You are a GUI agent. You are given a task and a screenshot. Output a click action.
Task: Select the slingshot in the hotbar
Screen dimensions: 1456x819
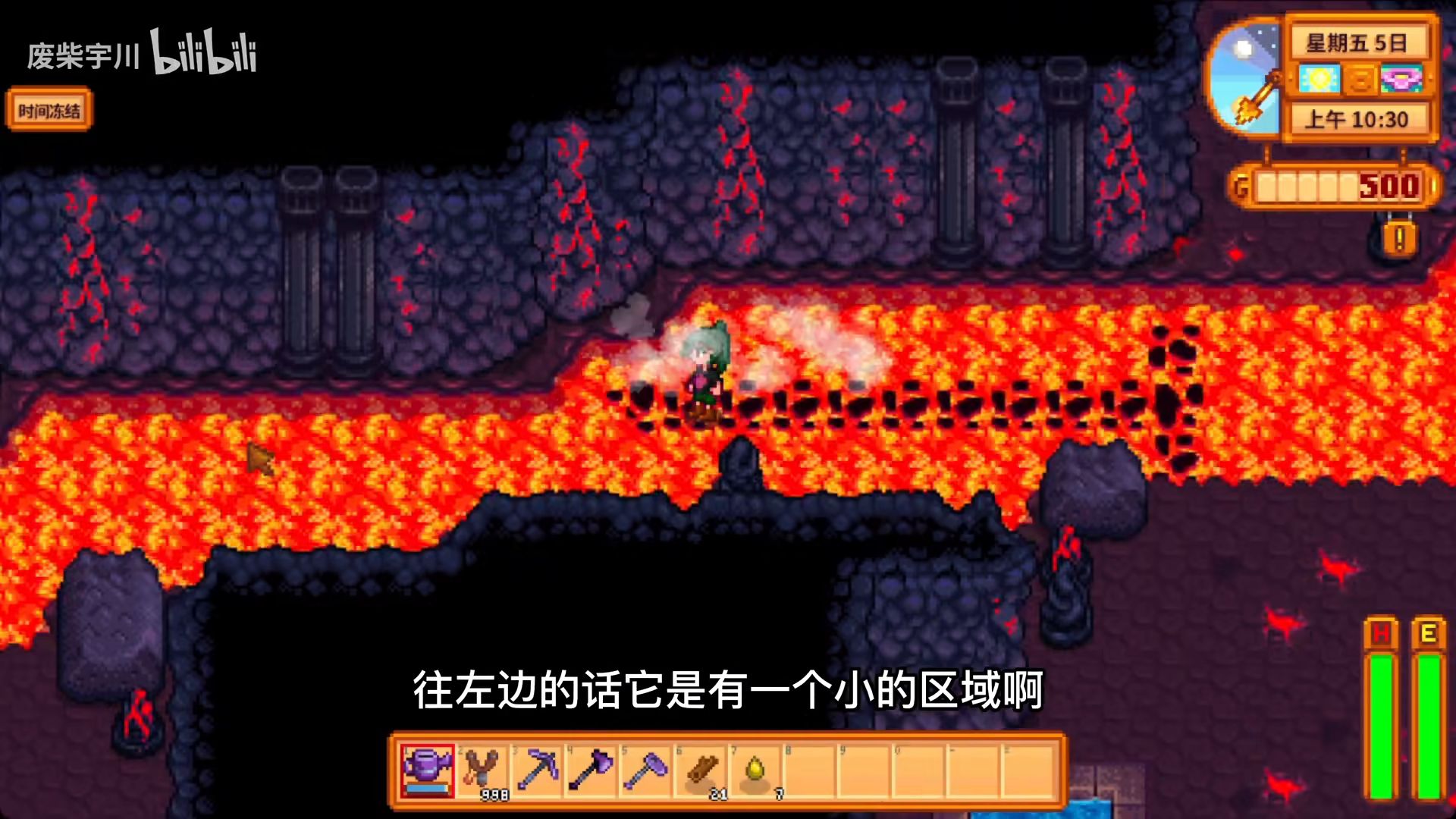(483, 770)
